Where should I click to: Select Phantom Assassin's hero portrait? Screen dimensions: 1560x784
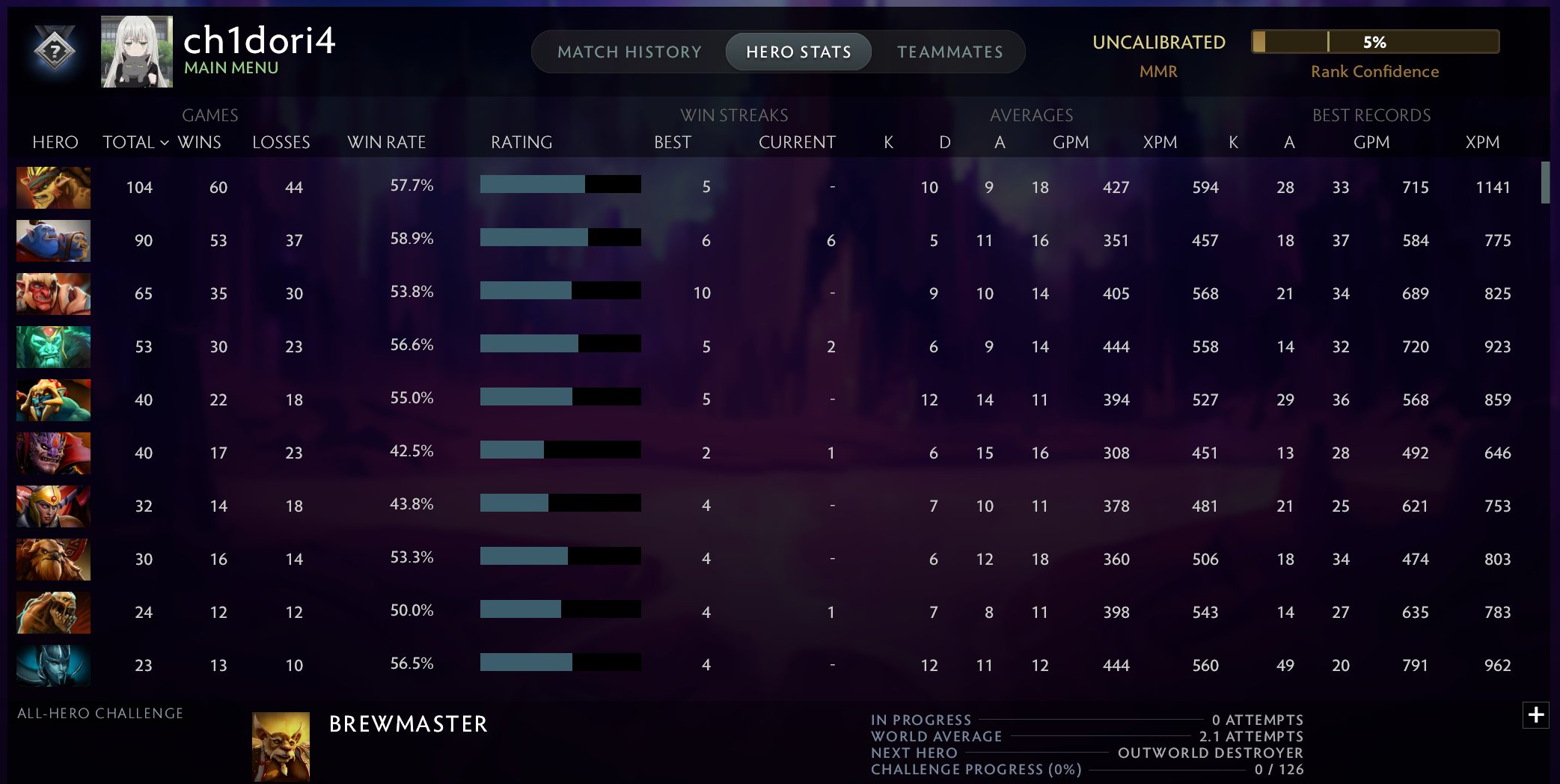(52, 665)
